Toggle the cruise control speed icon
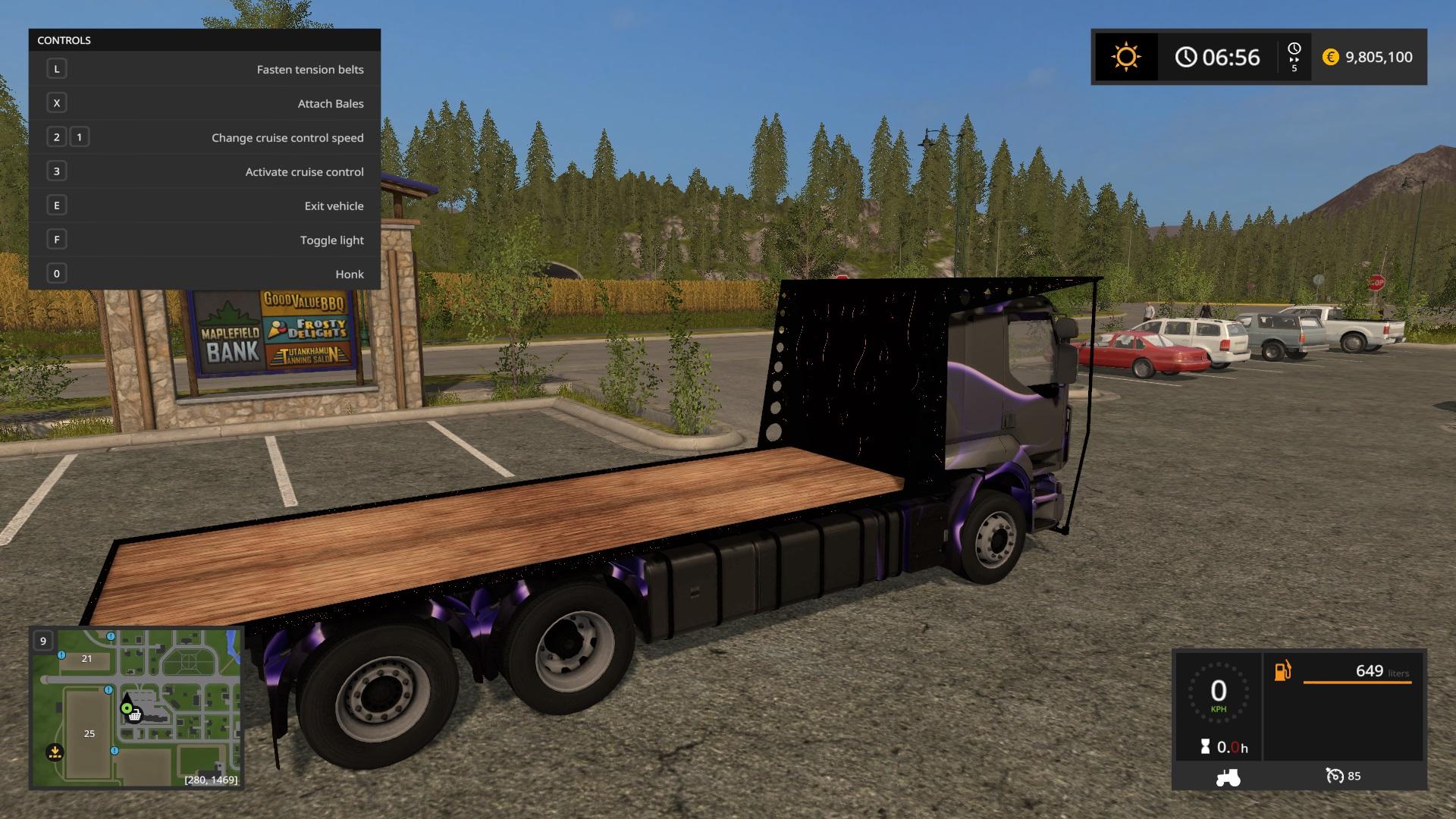 point(1334,776)
